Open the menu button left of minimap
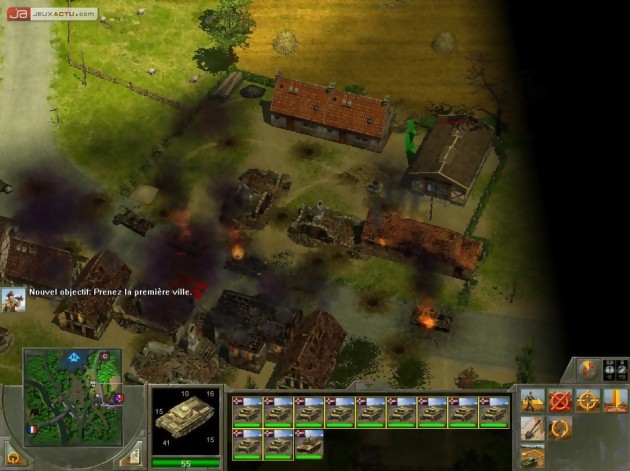 pos(14,459)
